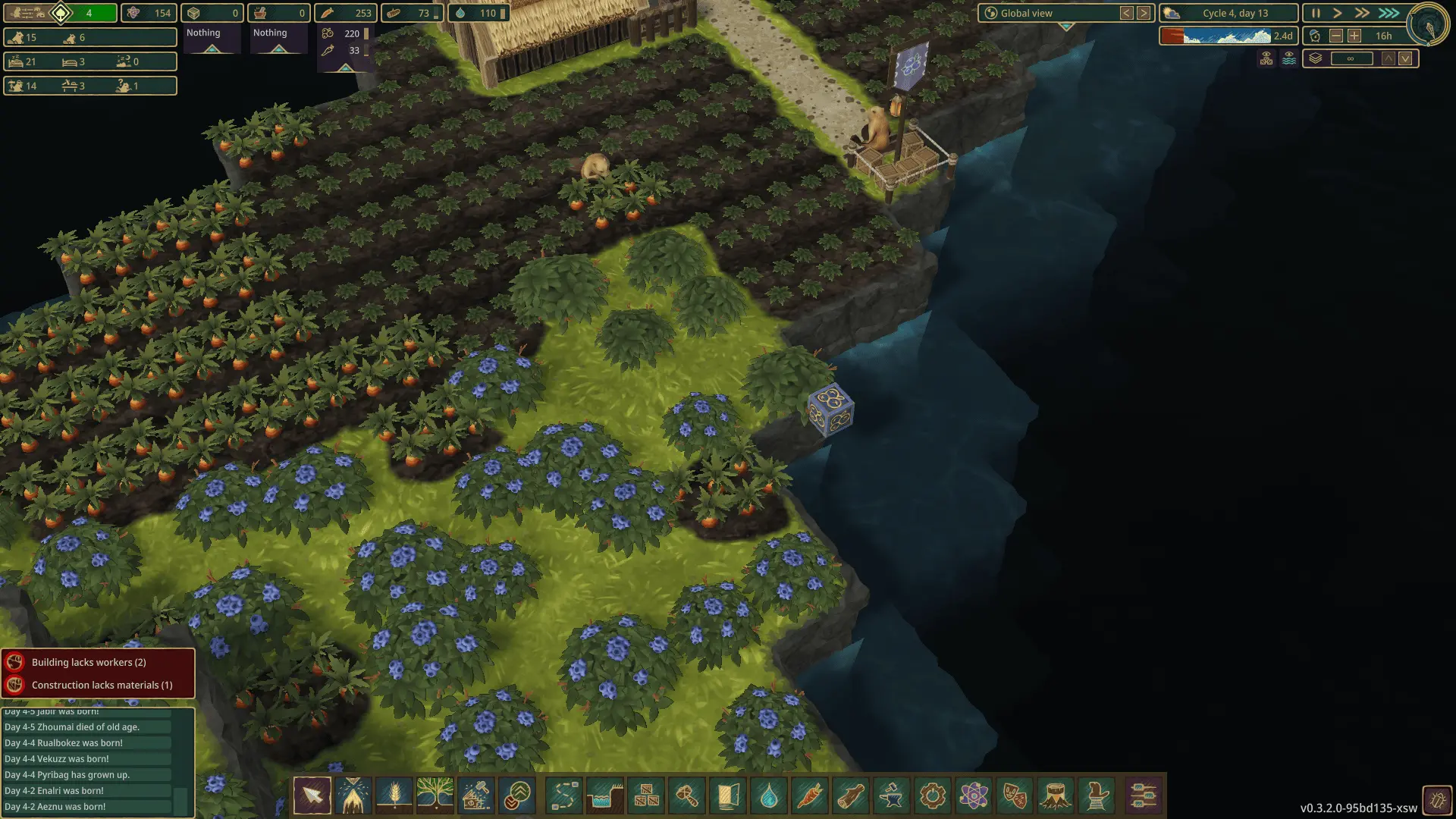Increase working hours with plus button
The image size is (1456, 819).
[1354, 36]
